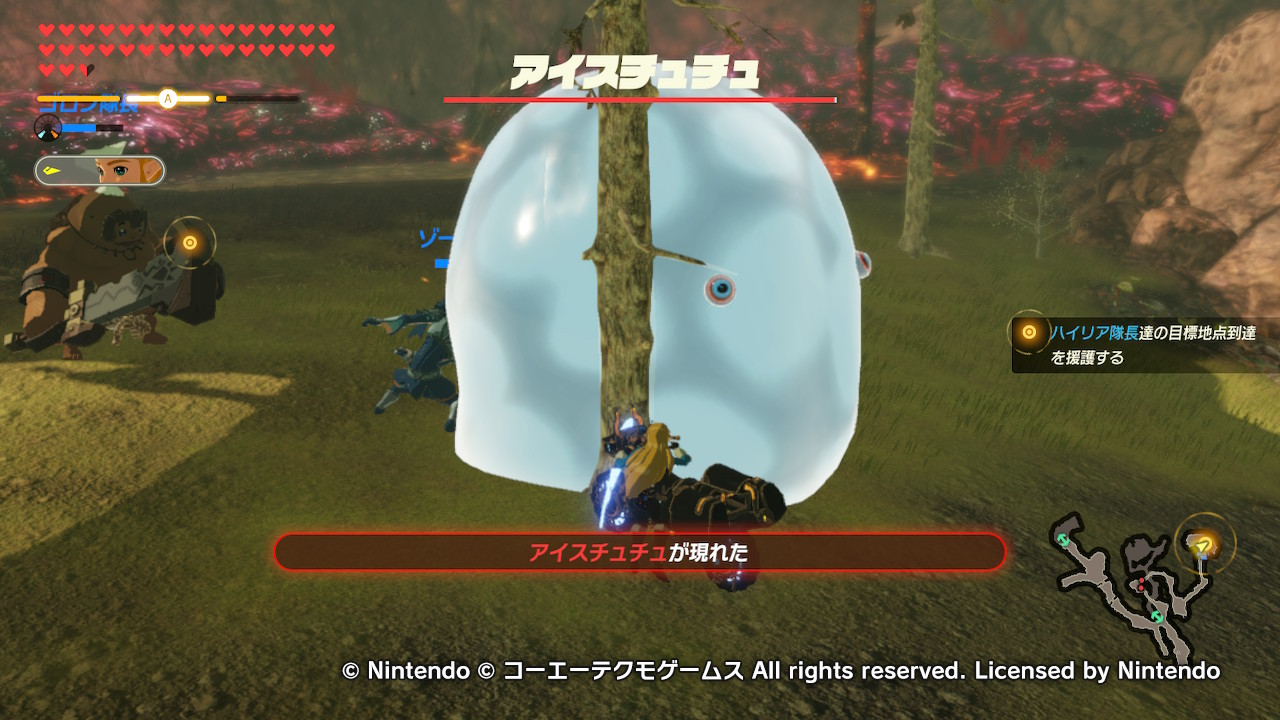Tap a red enemy dot on the minimap

pyautogui.click(x=1141, y=580)
